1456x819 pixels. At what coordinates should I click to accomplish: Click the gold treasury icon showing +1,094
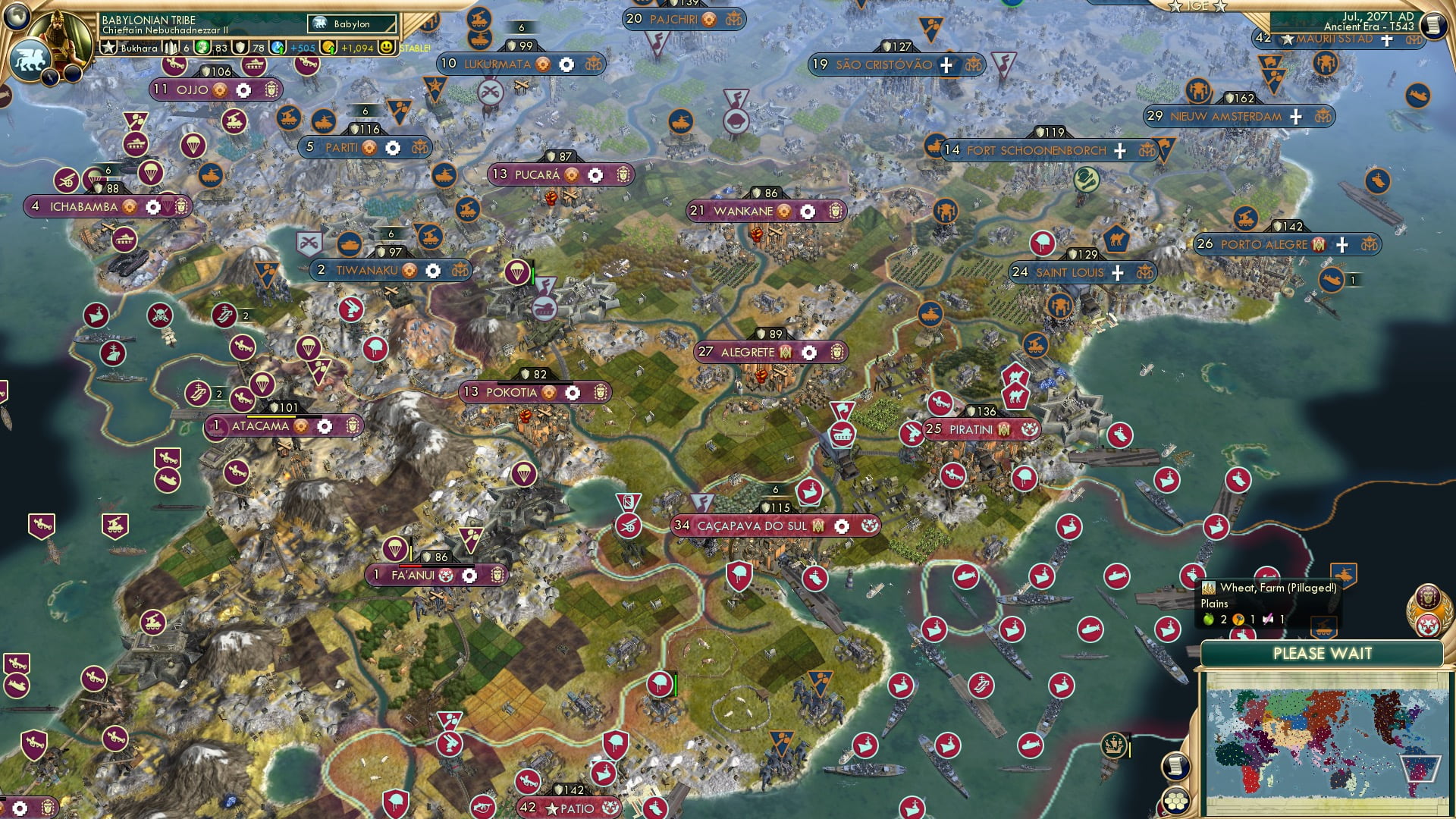[x=329, y=47]
